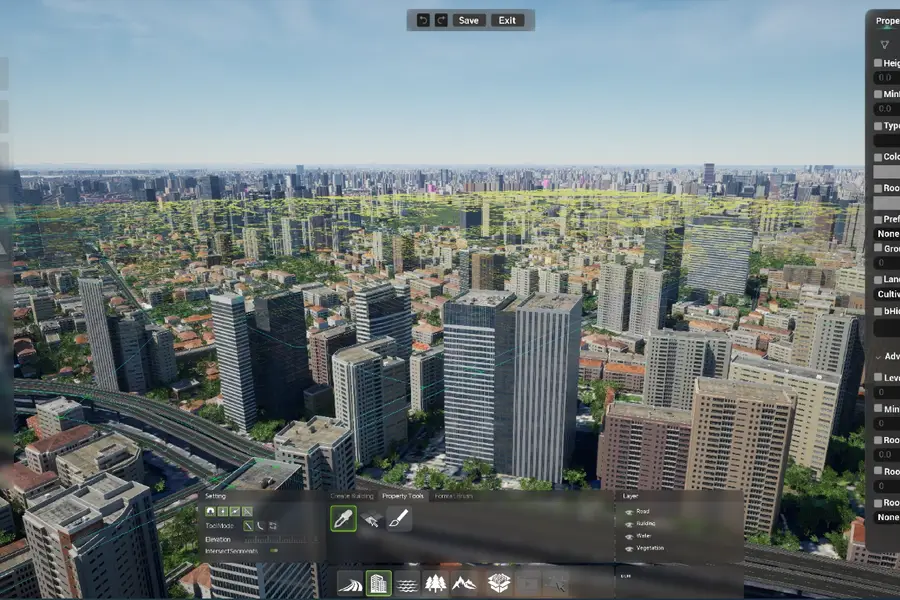
Task: Exit the city editor
Action: (507, 20)
